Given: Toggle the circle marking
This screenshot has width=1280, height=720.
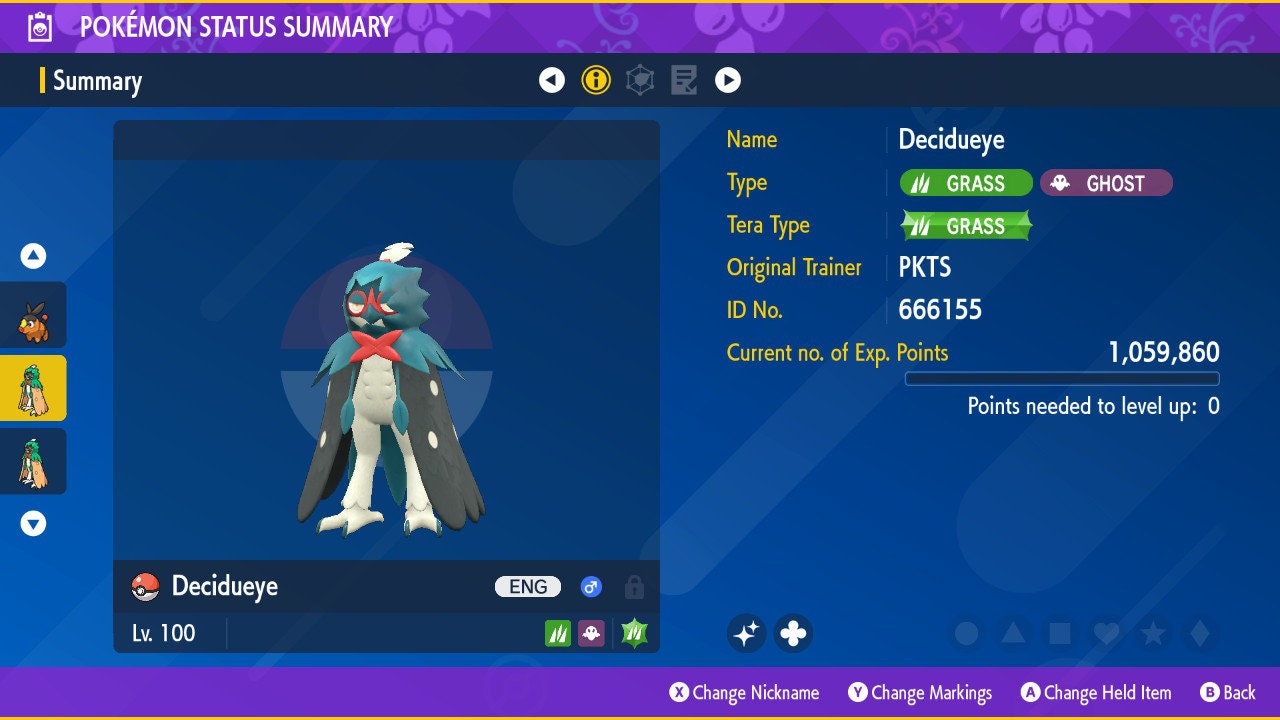Looking at the screenshot, I should (x=966, y=633).
